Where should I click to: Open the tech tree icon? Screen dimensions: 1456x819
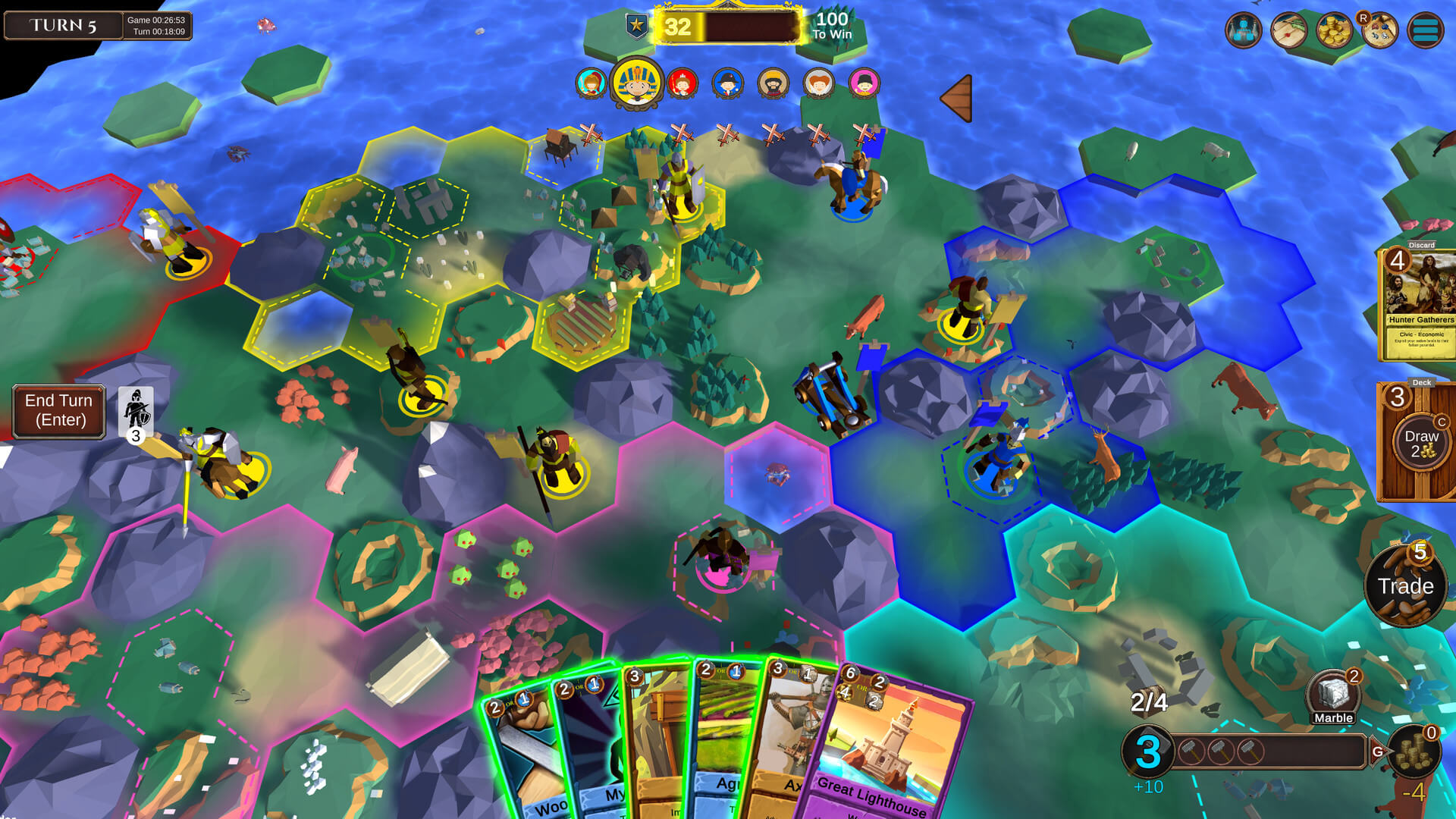(x=1244, y=30)
